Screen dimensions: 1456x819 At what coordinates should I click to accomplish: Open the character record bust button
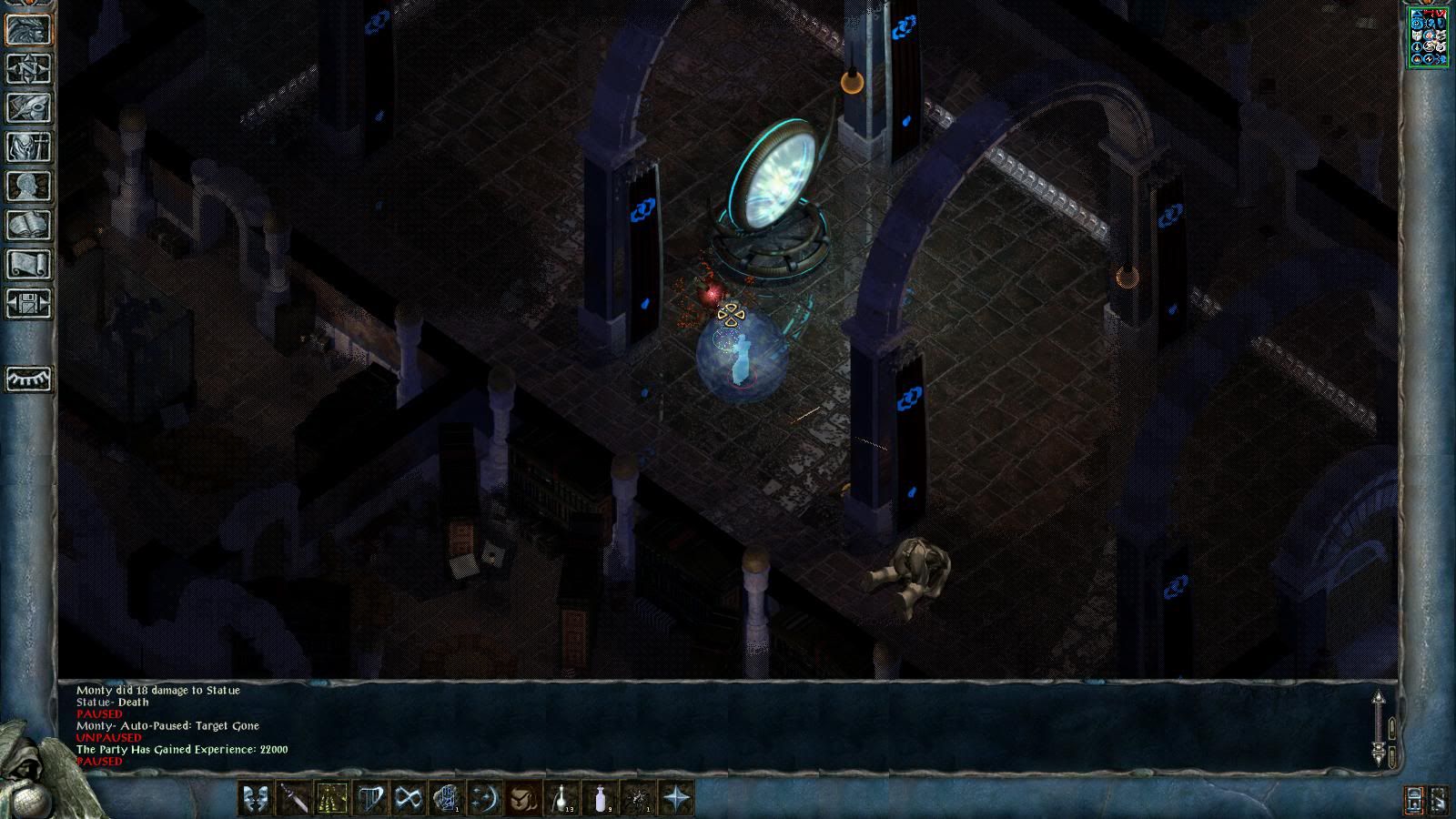click(29, 186)
